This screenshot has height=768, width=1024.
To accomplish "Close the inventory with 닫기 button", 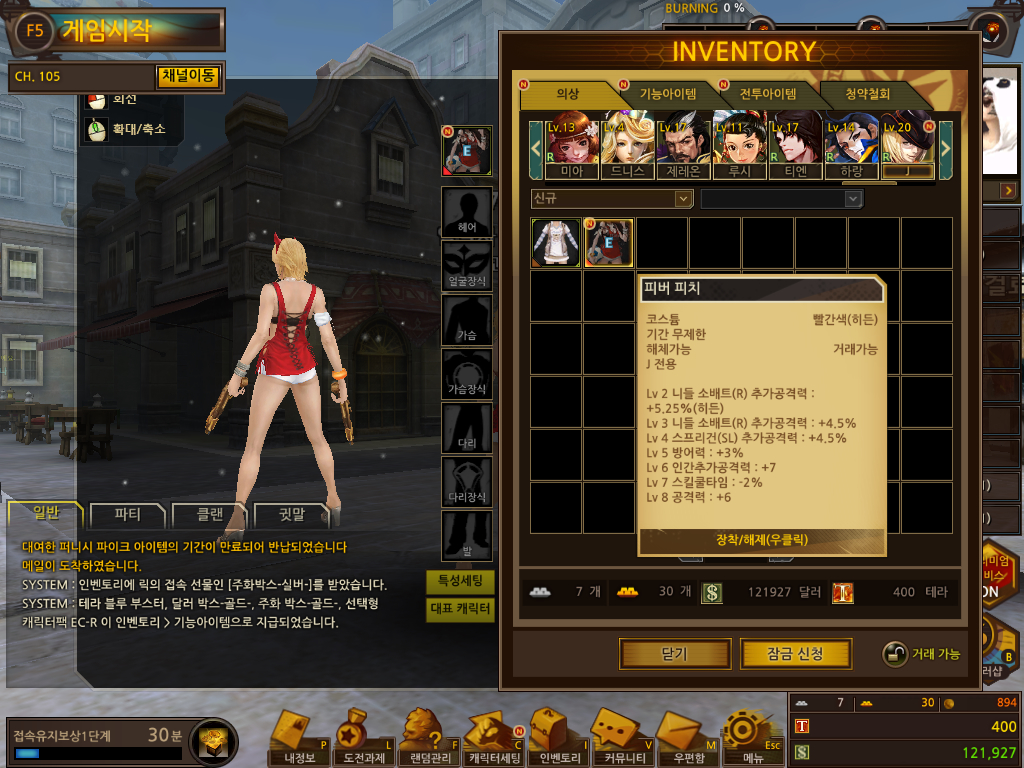I will tap(675, 654).
